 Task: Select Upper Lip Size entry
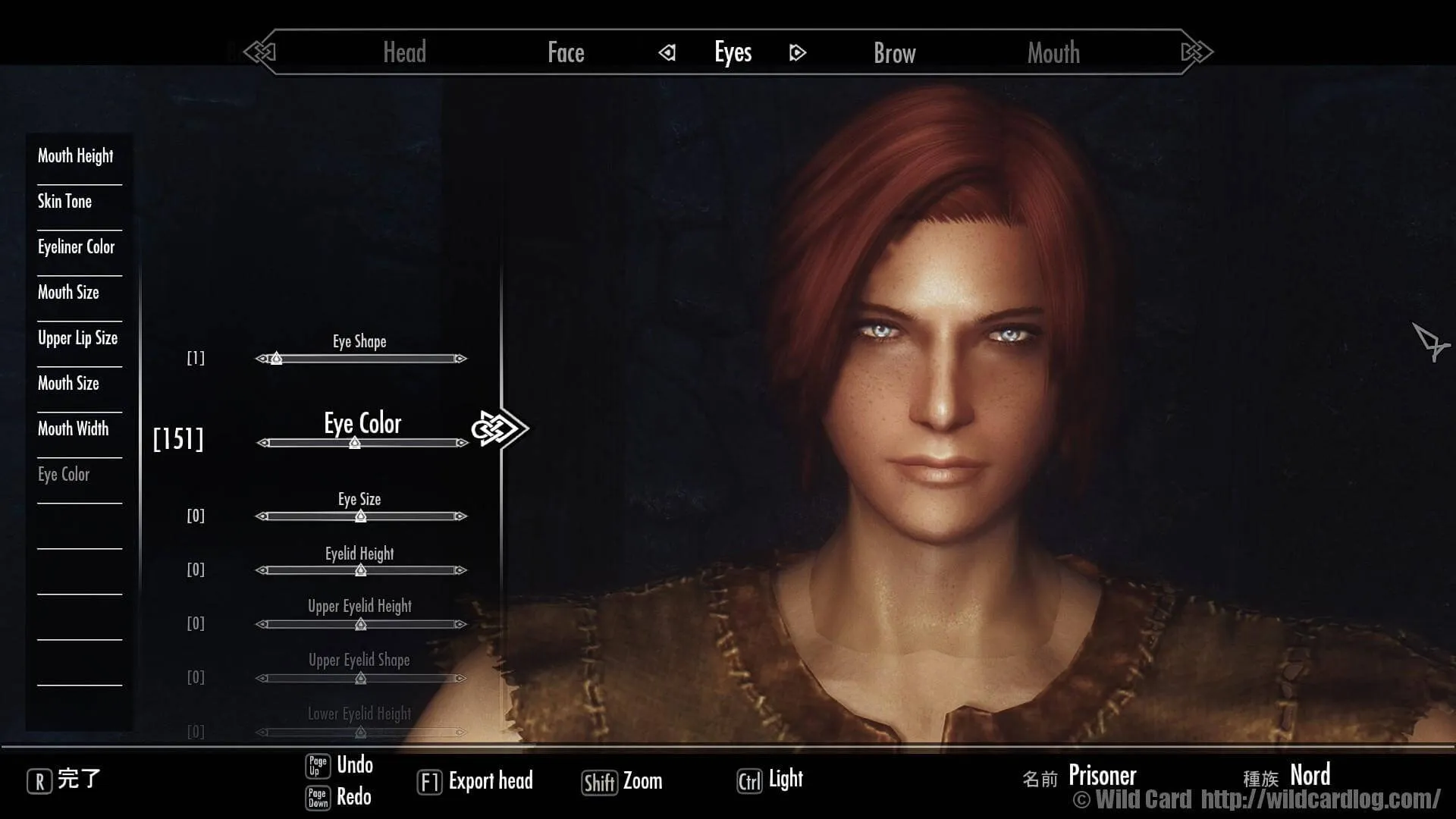tap(77, 338)
